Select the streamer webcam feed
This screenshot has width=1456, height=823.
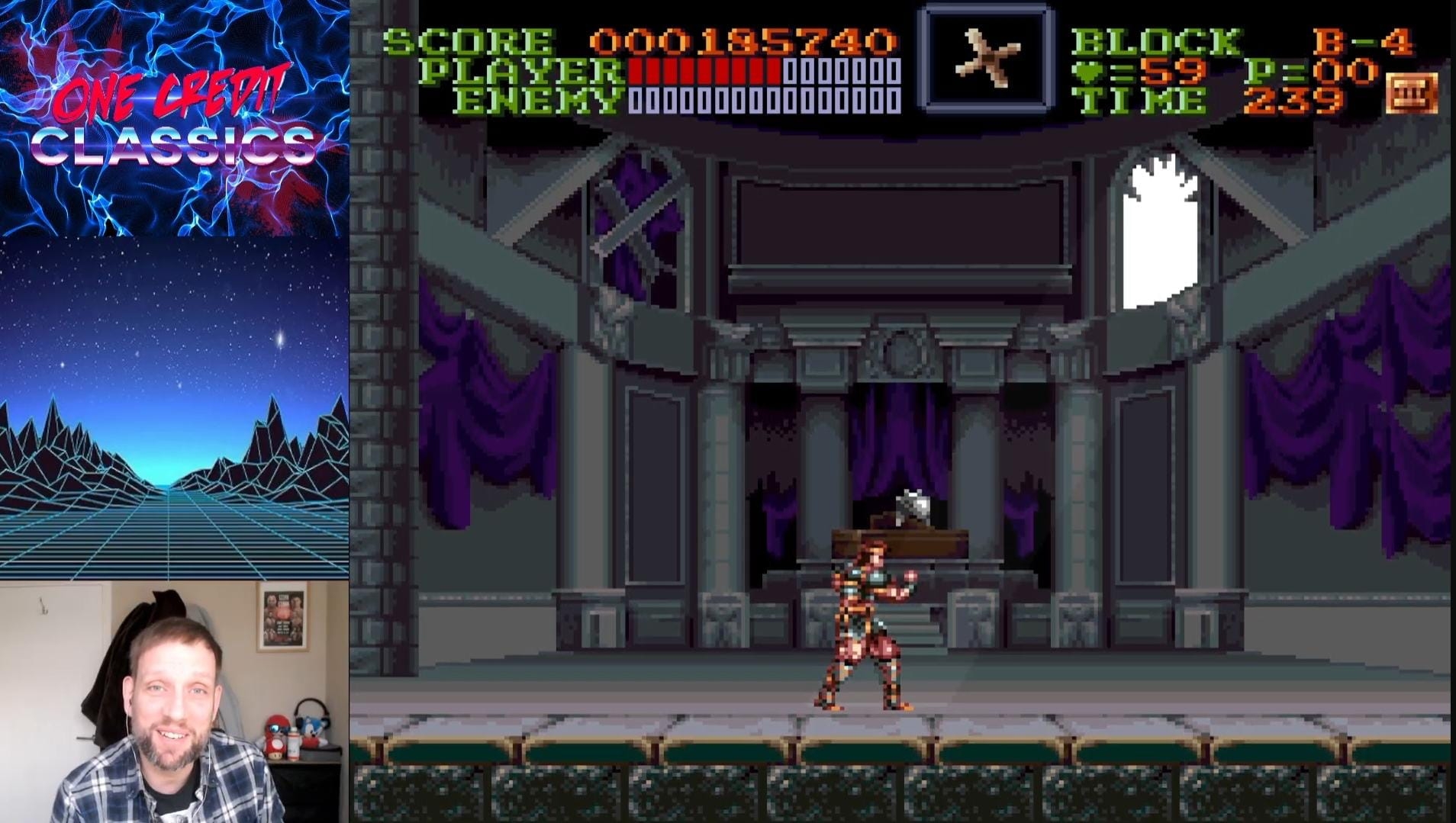[174, 702]
